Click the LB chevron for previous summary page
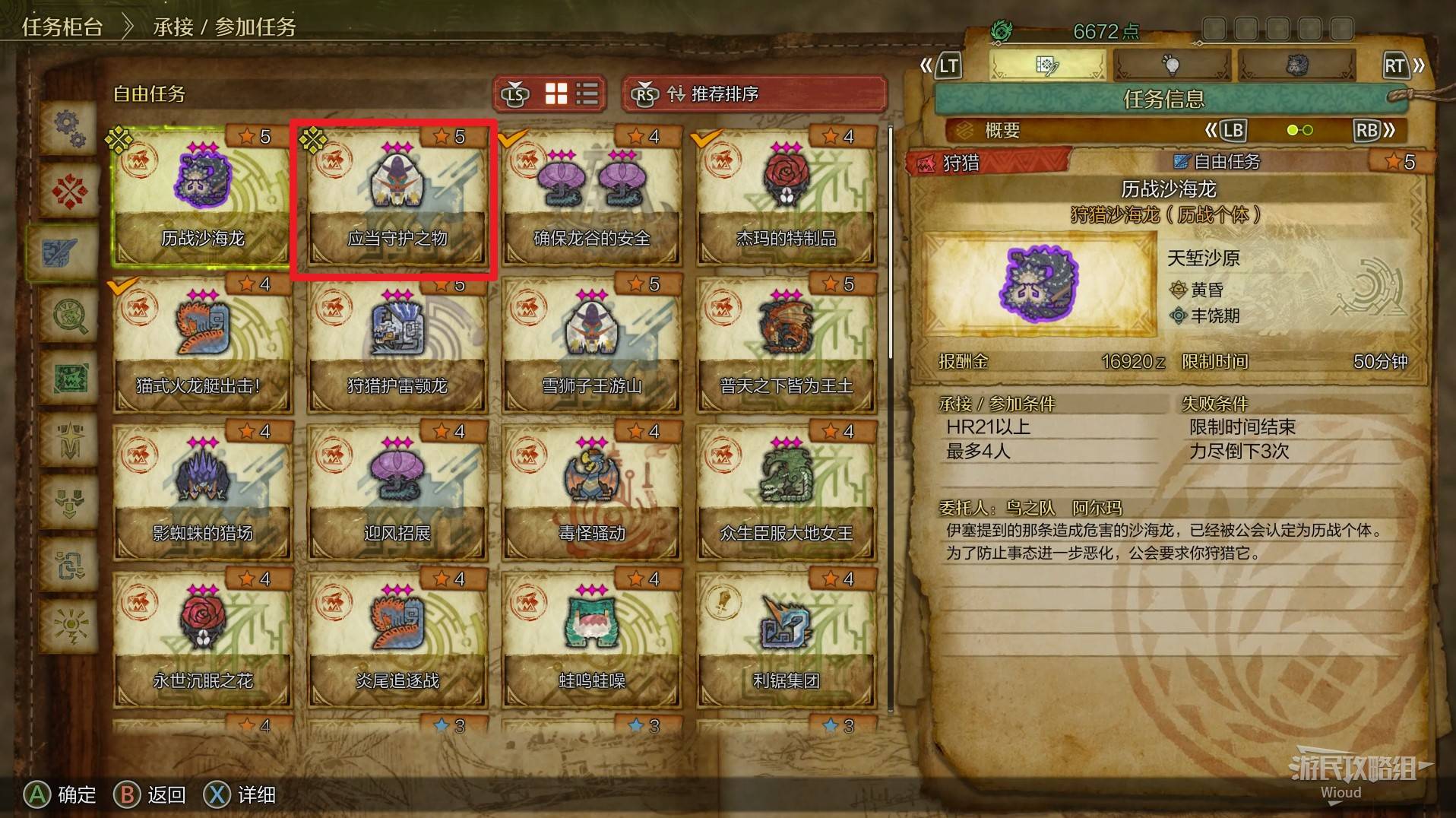1456x818 pixels. click(1233, 130)
